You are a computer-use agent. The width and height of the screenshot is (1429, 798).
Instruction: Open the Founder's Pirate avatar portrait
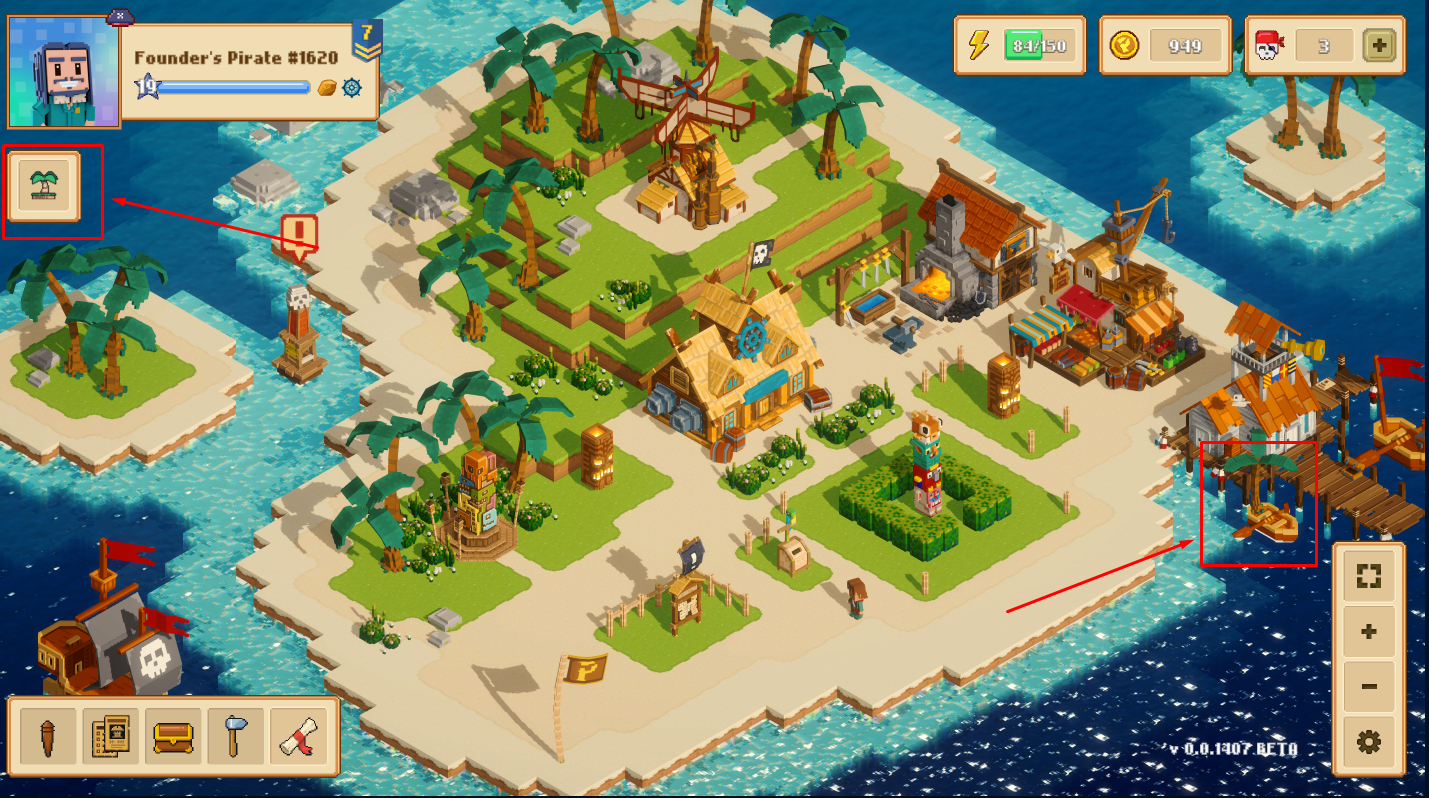[x=64, y=72]
